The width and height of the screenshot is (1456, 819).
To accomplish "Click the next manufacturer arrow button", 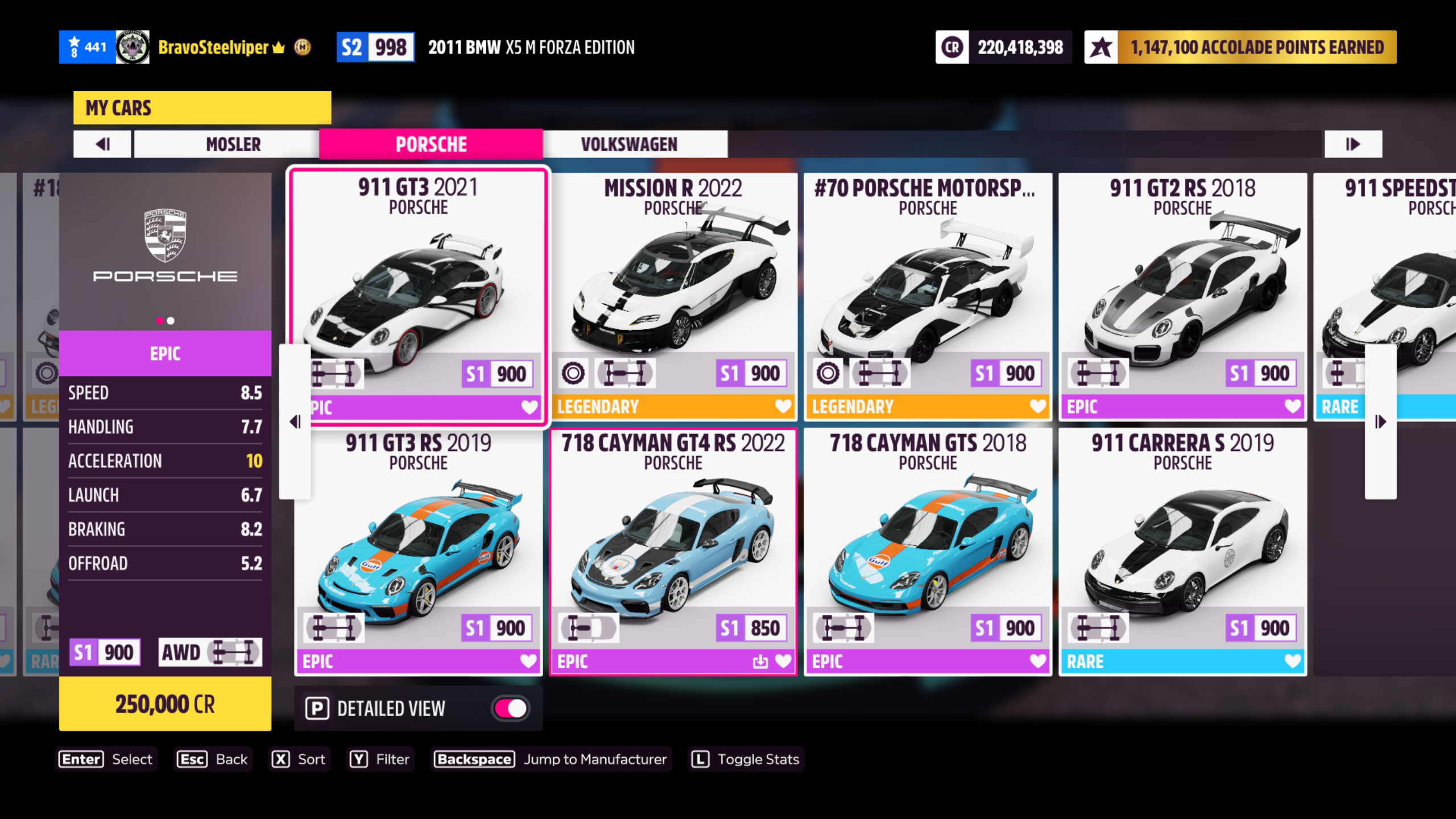I will click(x=1352, y=144).
